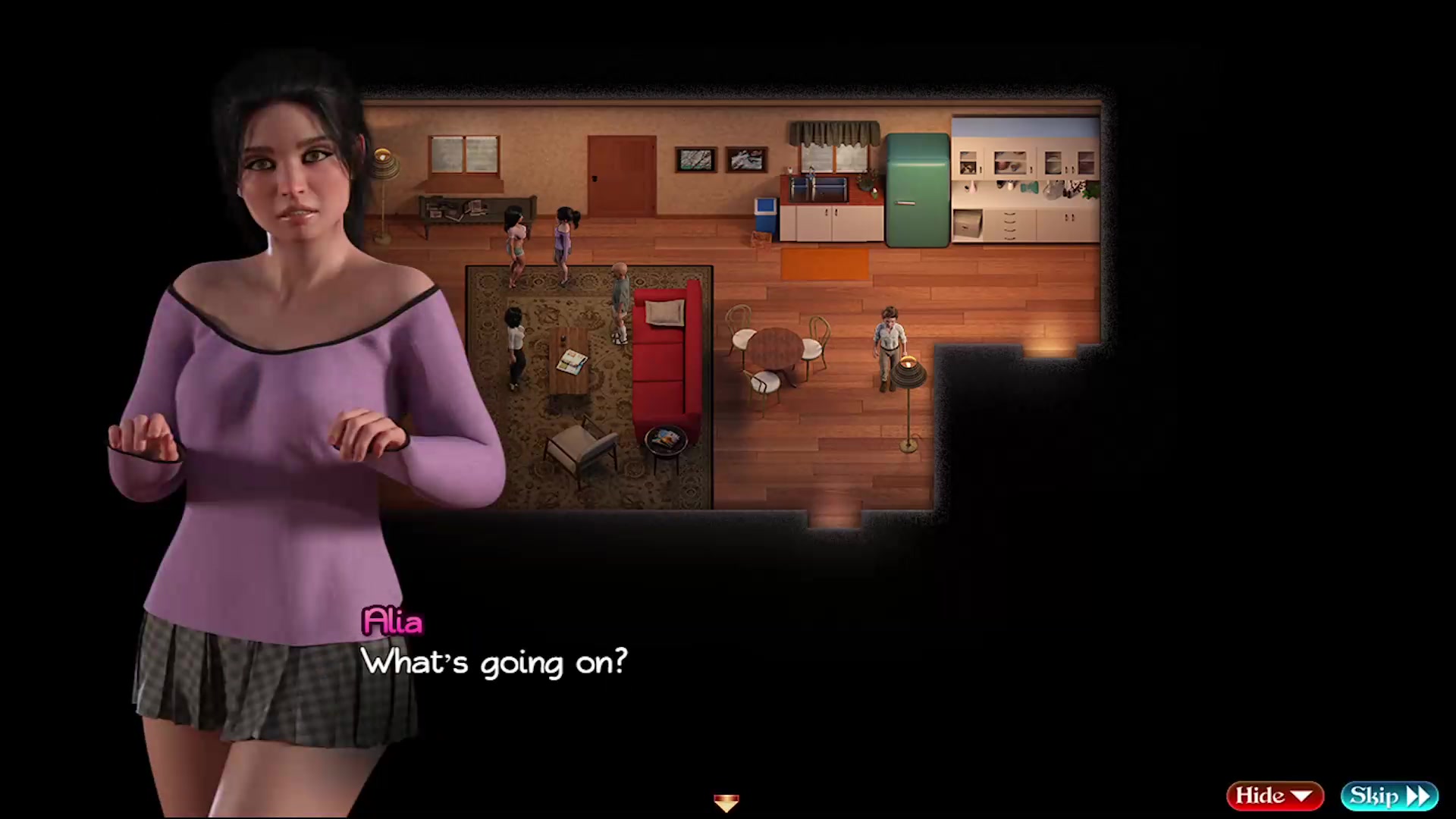Advance dialogue with the arrow indicator
Image resolution: width=1456 pixels, height=819 pixels.
click(x=726, y=802)
